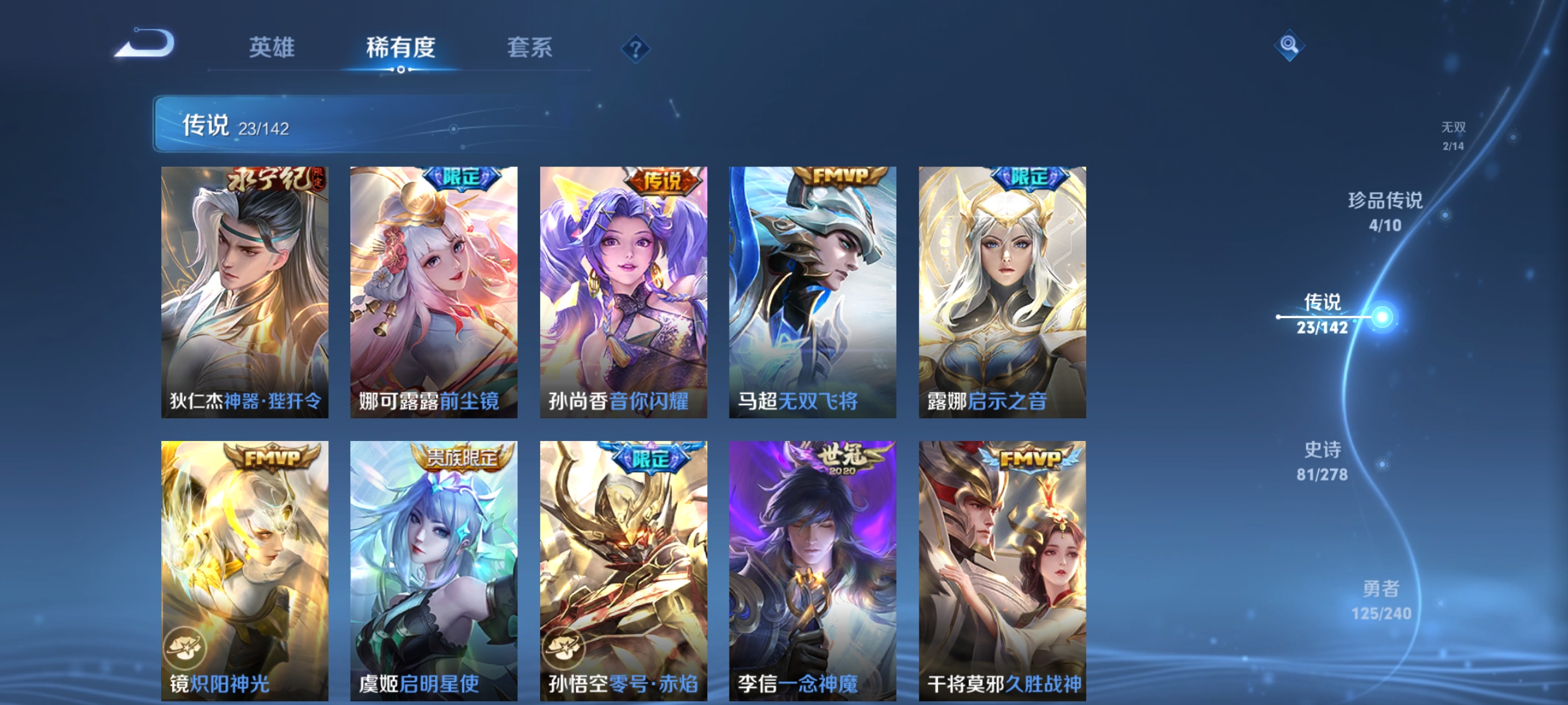Screen dimensions: 1568x705
Task: Switch to the 英雄 tab
Action: pyautogui.click(x=272, y=48)
